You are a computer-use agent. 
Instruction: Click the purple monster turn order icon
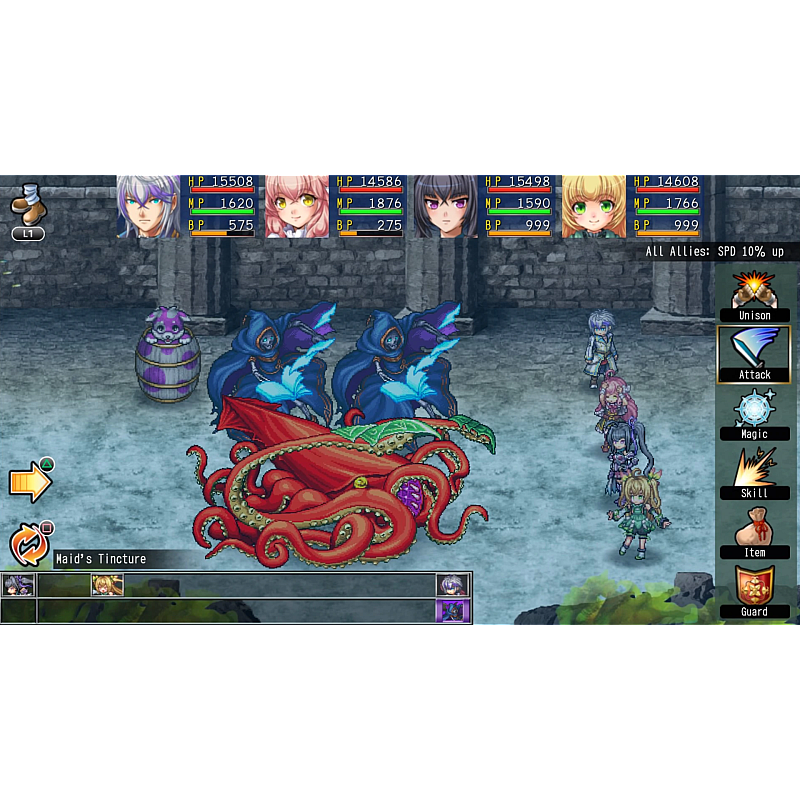(x=452, y=610)
